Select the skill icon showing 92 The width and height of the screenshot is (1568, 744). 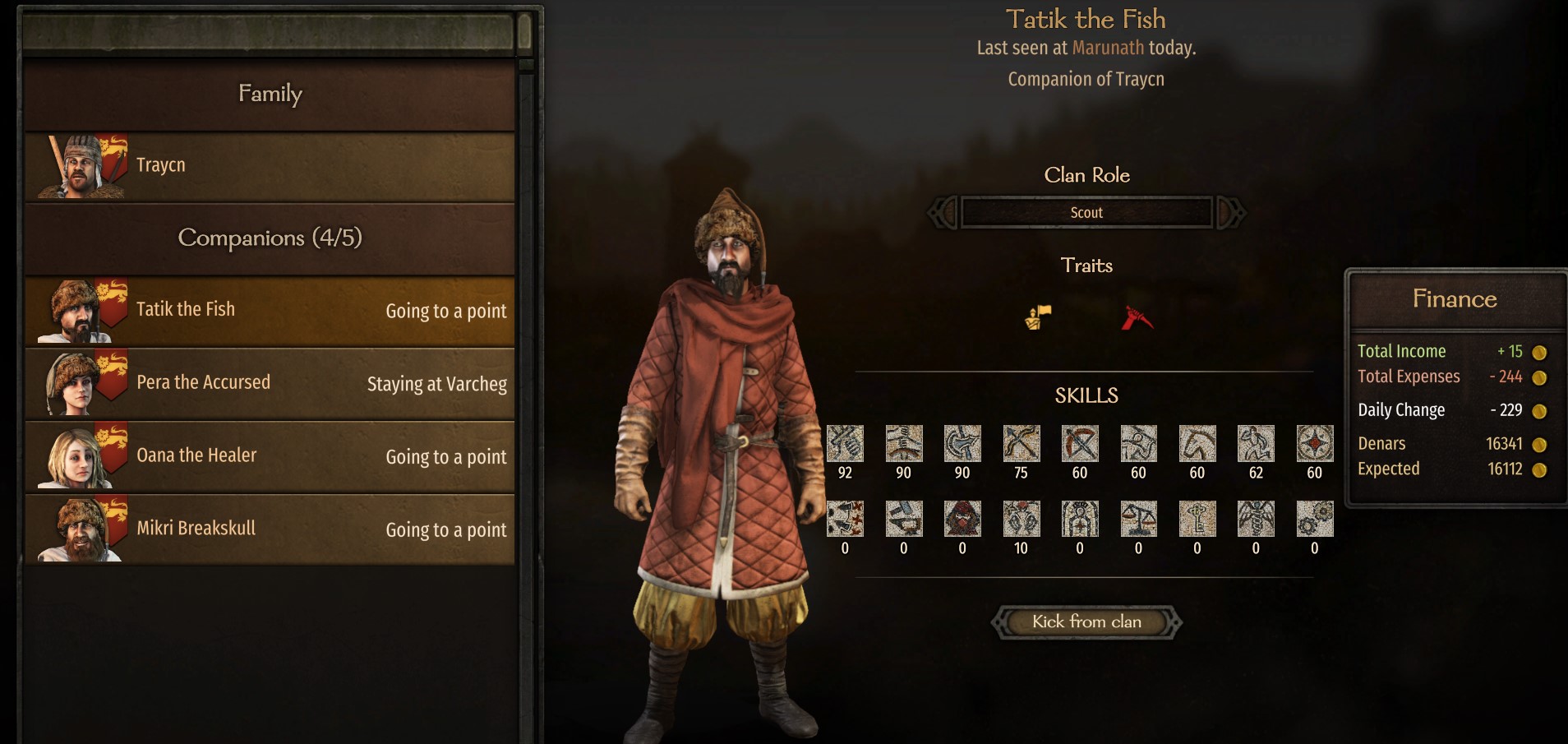[844, 444]
